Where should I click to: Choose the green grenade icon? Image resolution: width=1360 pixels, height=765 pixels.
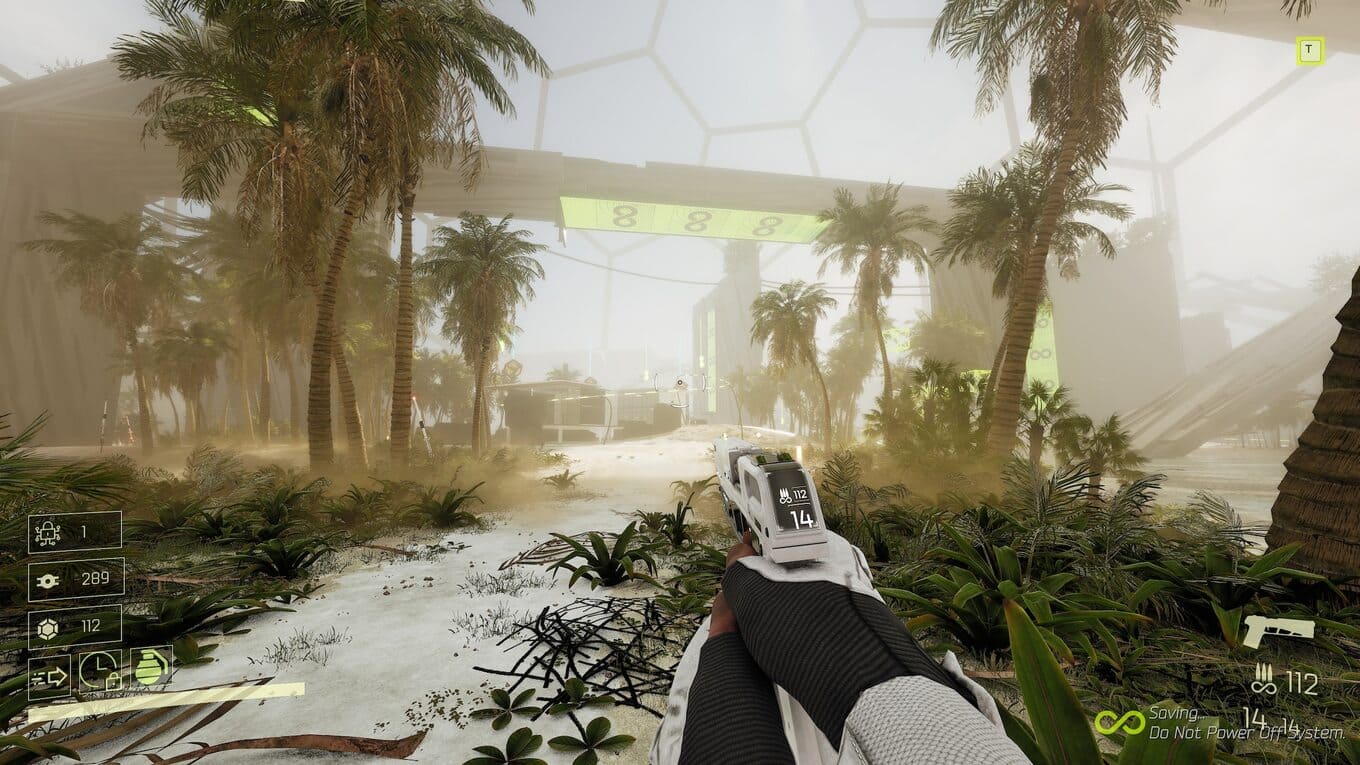tap(152, 667)
